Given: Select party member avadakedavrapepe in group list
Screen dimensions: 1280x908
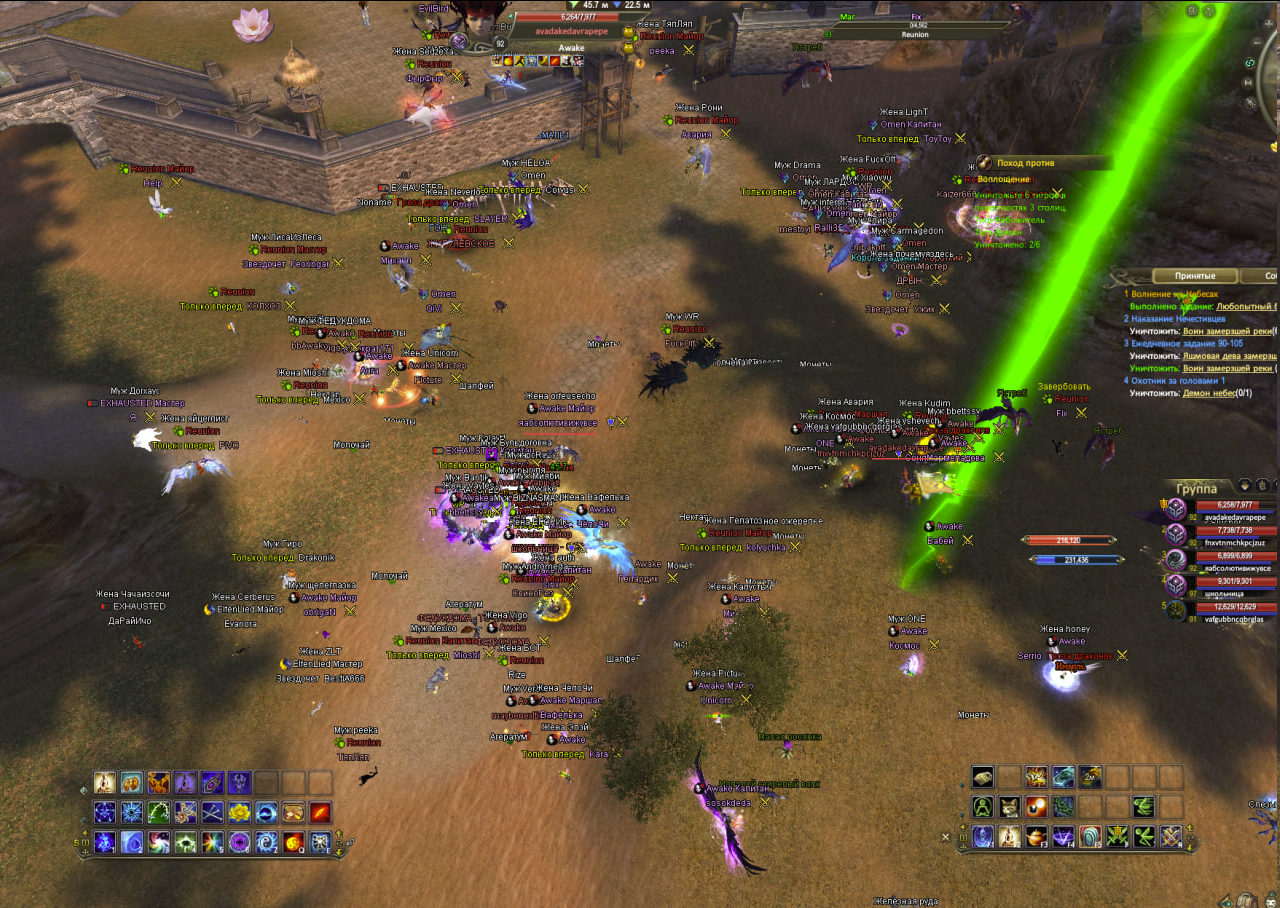Looking at the screenshot, I should [x=1236, y=511].
